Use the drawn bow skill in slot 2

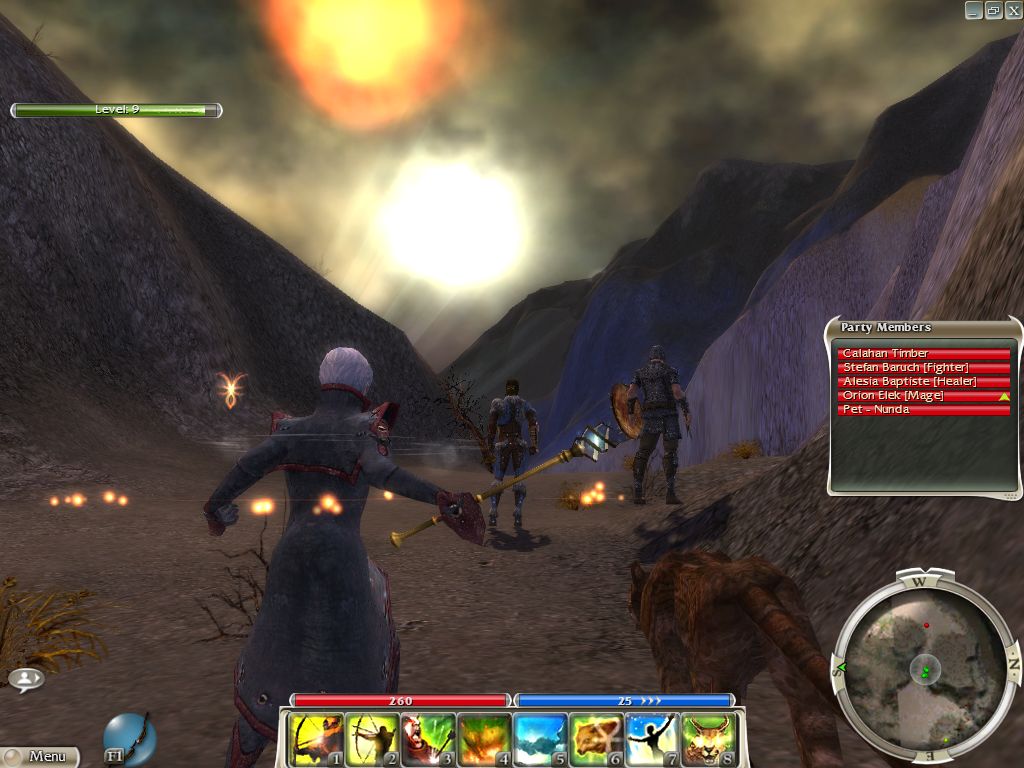tap(373, 740)
